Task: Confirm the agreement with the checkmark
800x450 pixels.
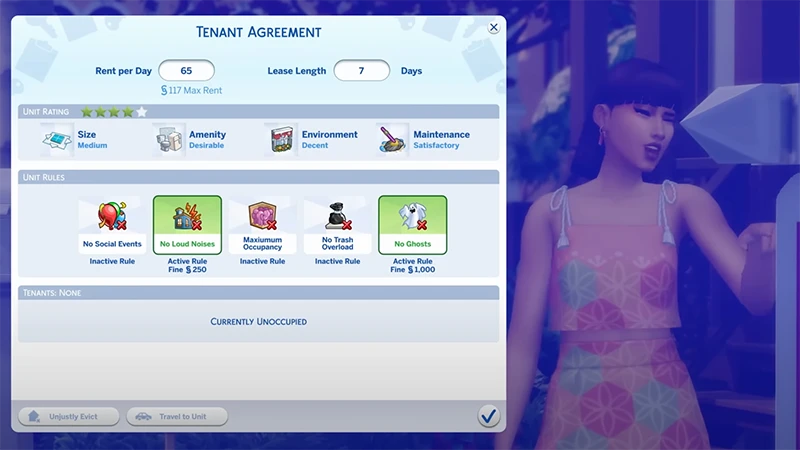Action: coord(489,415)
